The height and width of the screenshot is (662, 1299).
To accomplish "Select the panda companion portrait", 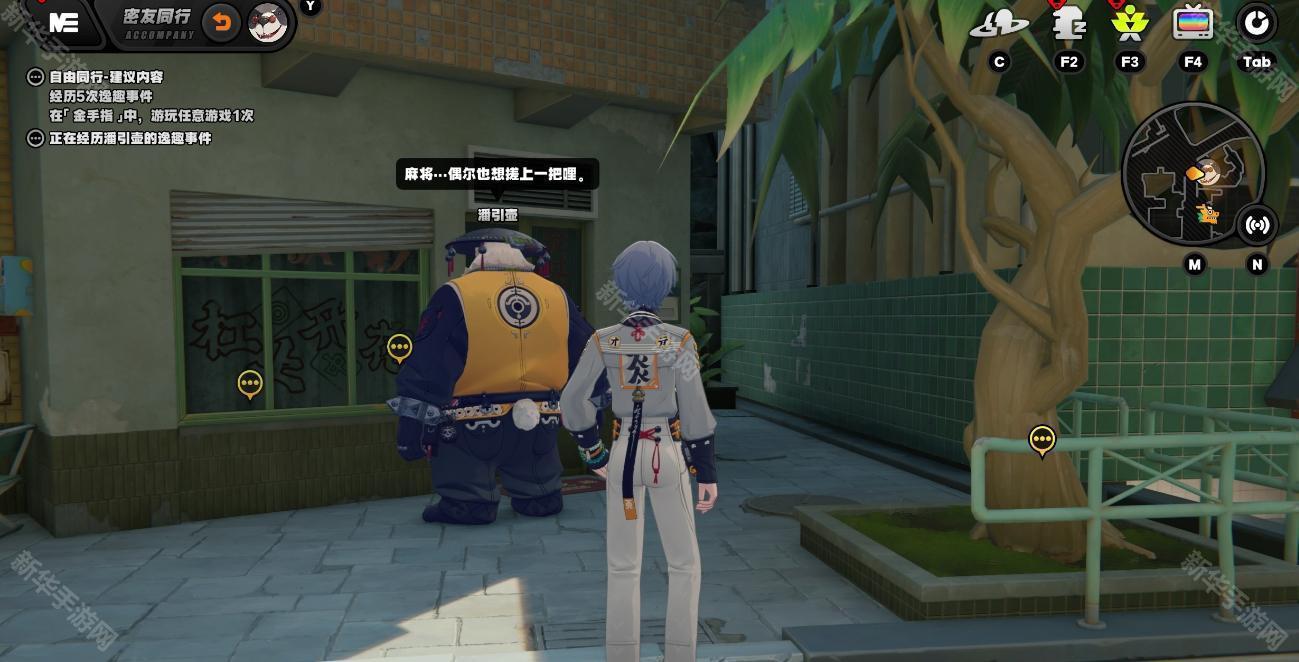I will point(267,22).
